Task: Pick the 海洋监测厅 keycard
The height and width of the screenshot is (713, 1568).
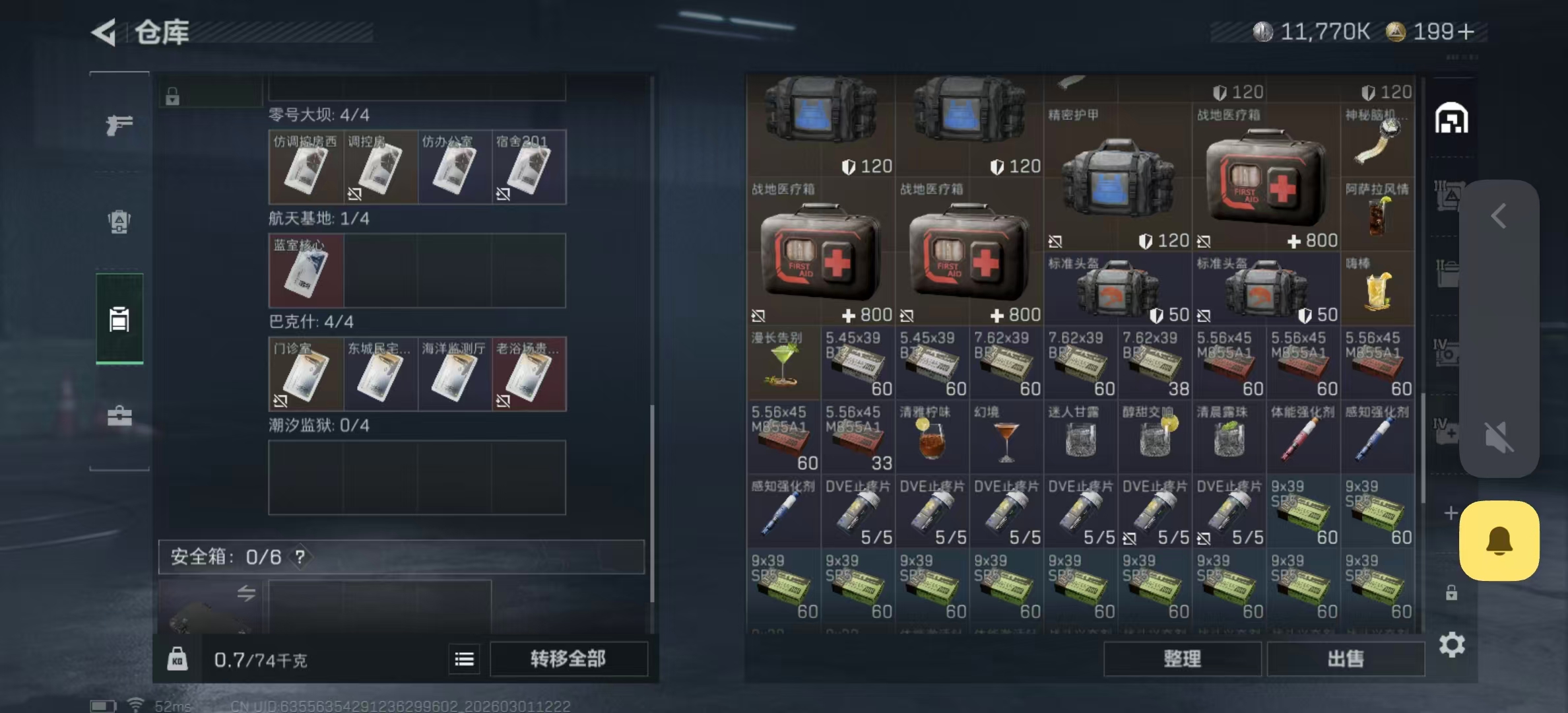Action: click(x=454, y=374)
